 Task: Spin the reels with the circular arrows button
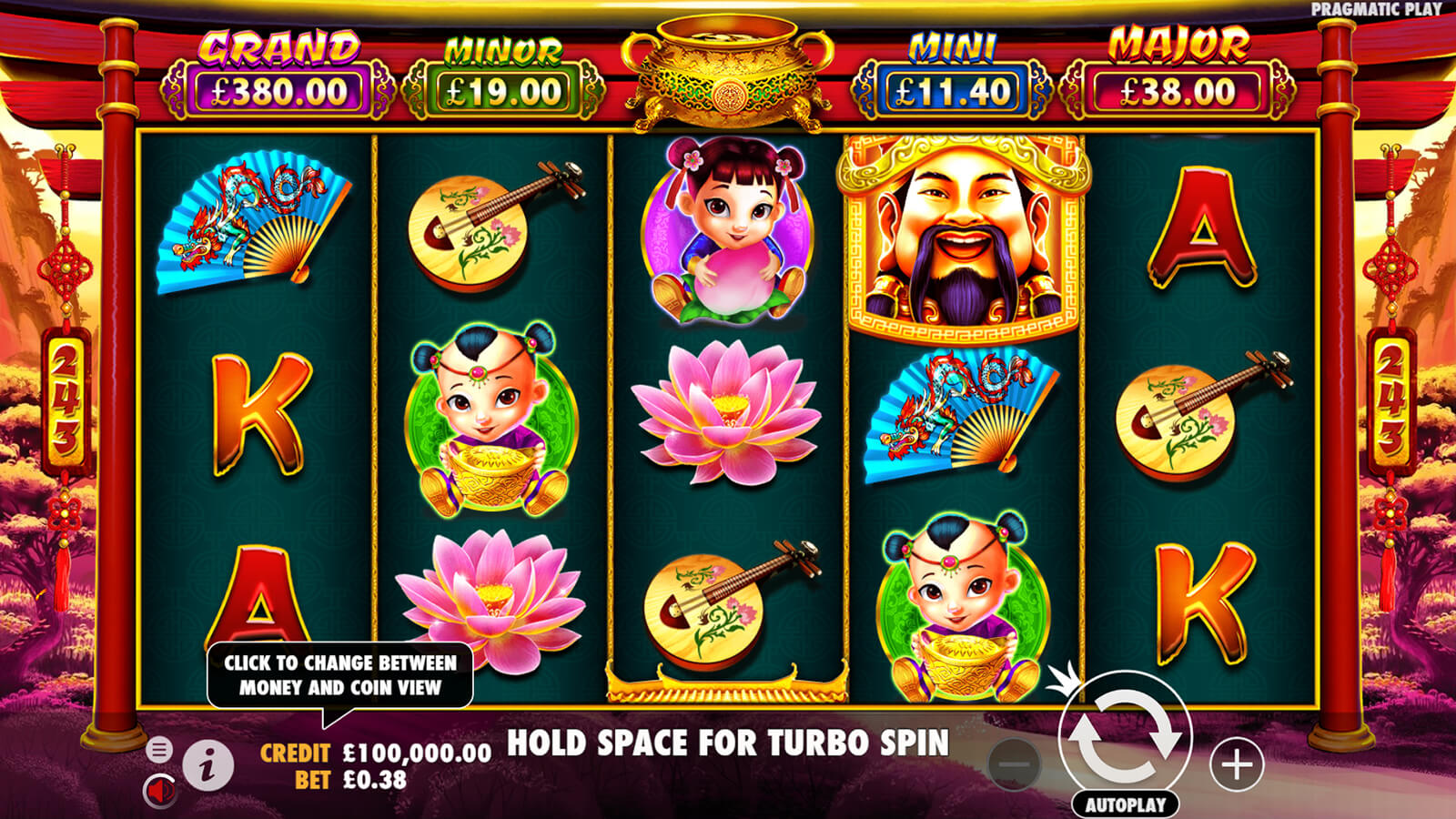(1125, 737)
